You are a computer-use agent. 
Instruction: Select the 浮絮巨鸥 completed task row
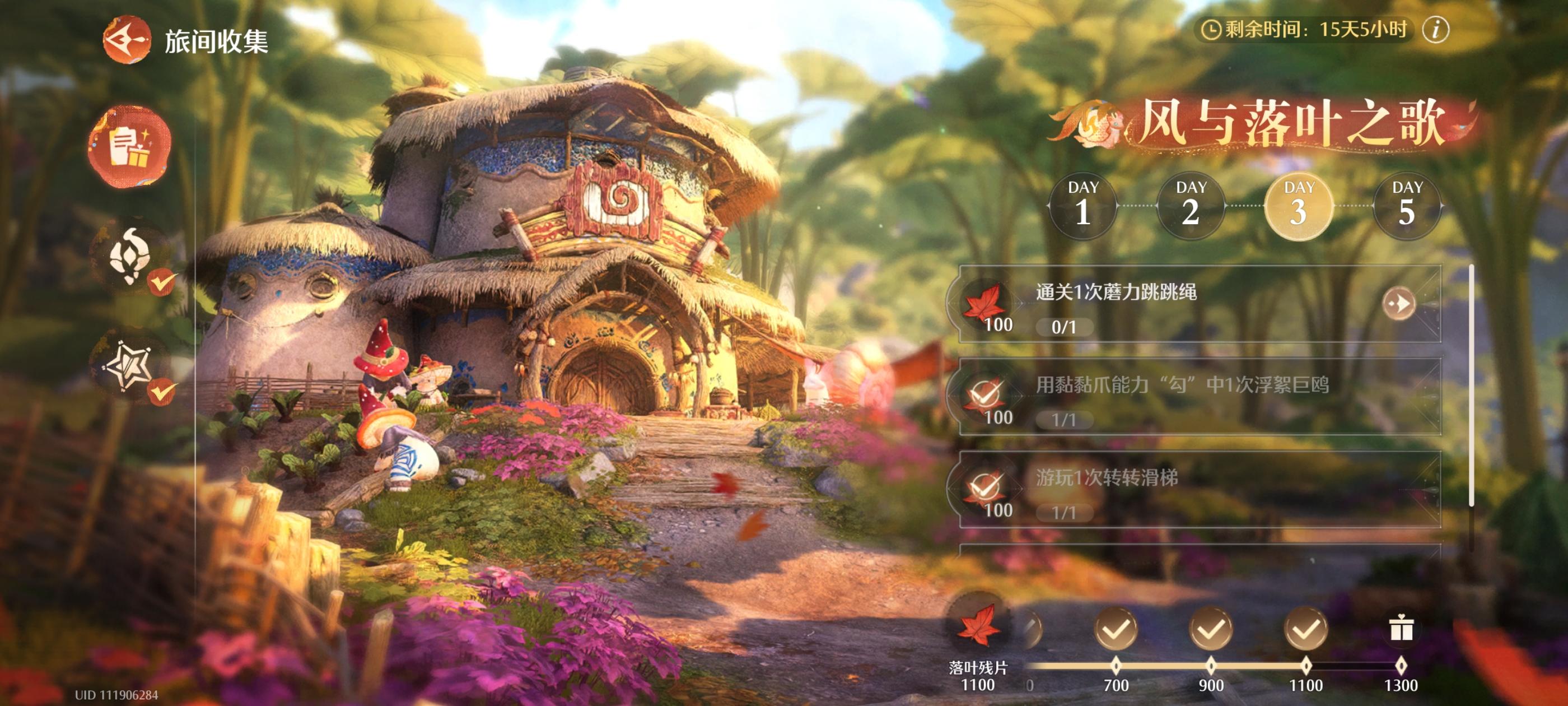(1199, 397)
